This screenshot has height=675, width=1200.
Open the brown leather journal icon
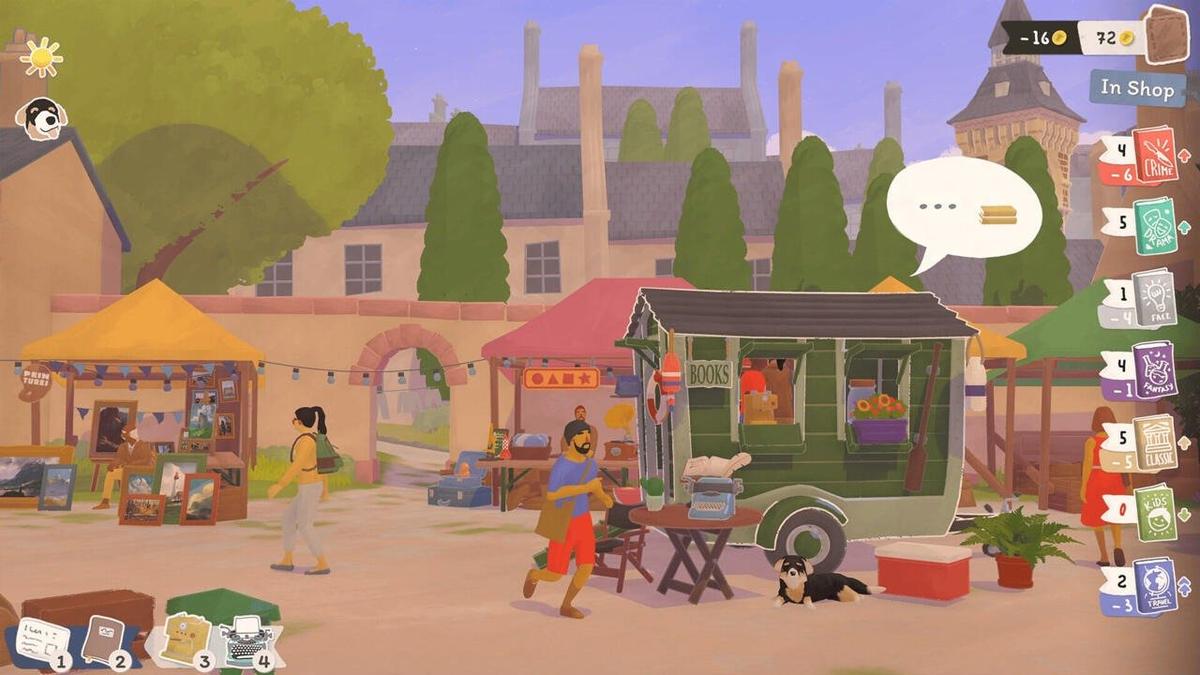point(1165,37)
